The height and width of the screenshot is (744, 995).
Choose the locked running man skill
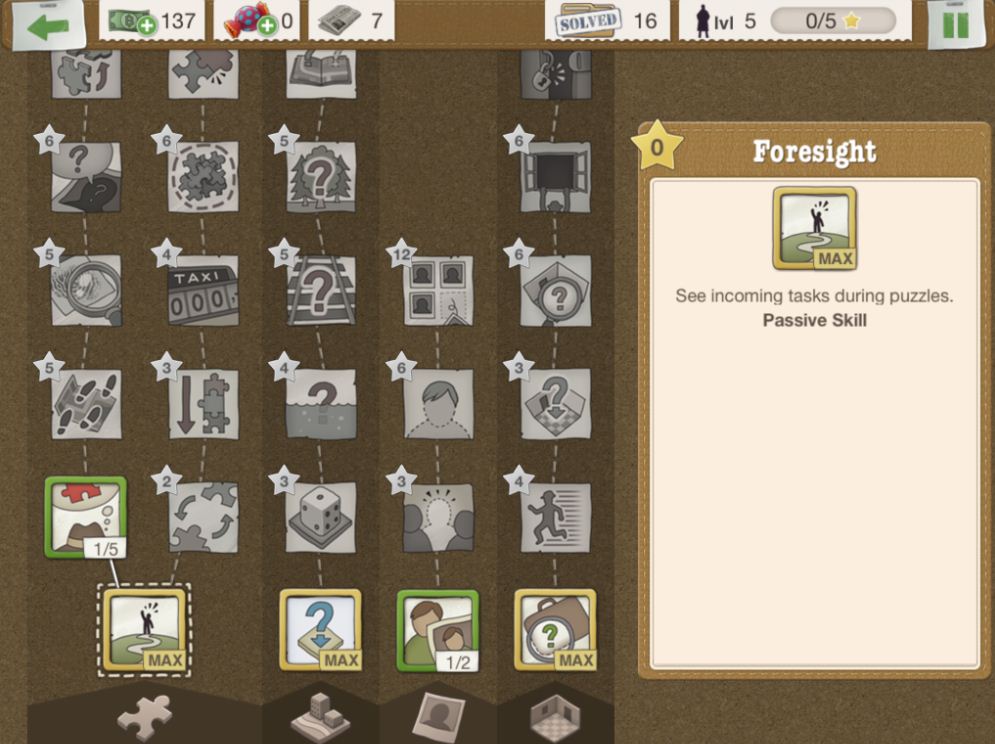(556, 517)
